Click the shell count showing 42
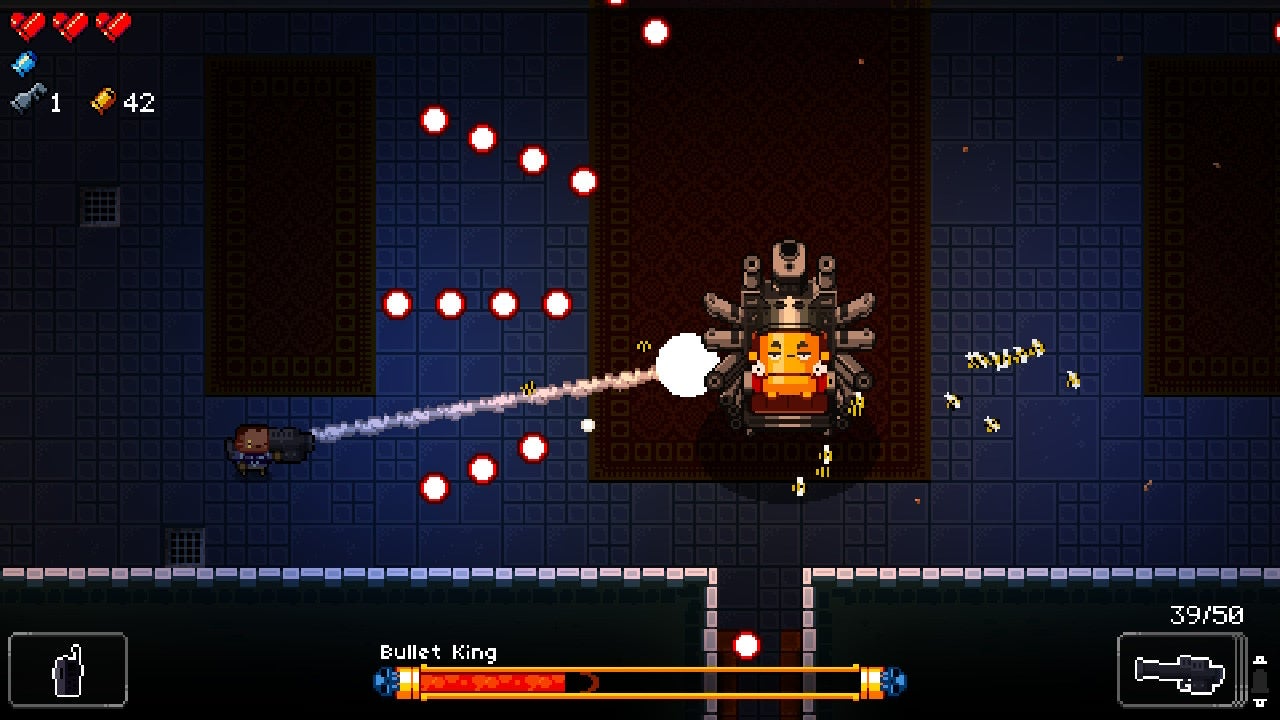 tap(137, 101)
